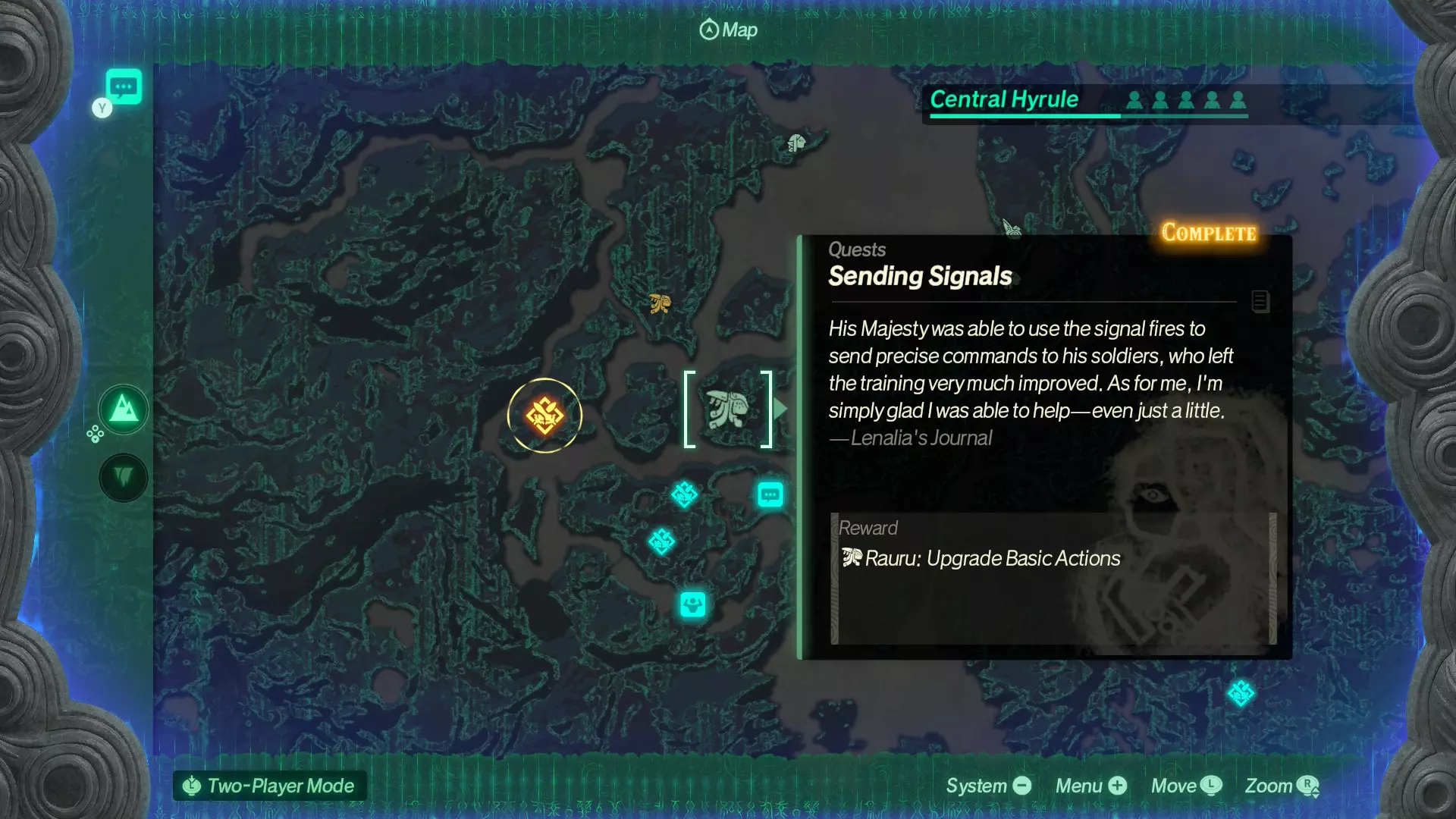Select the white helmet marker near the map top
This screenshot has width=1456, height=819.
click(795, 143)
